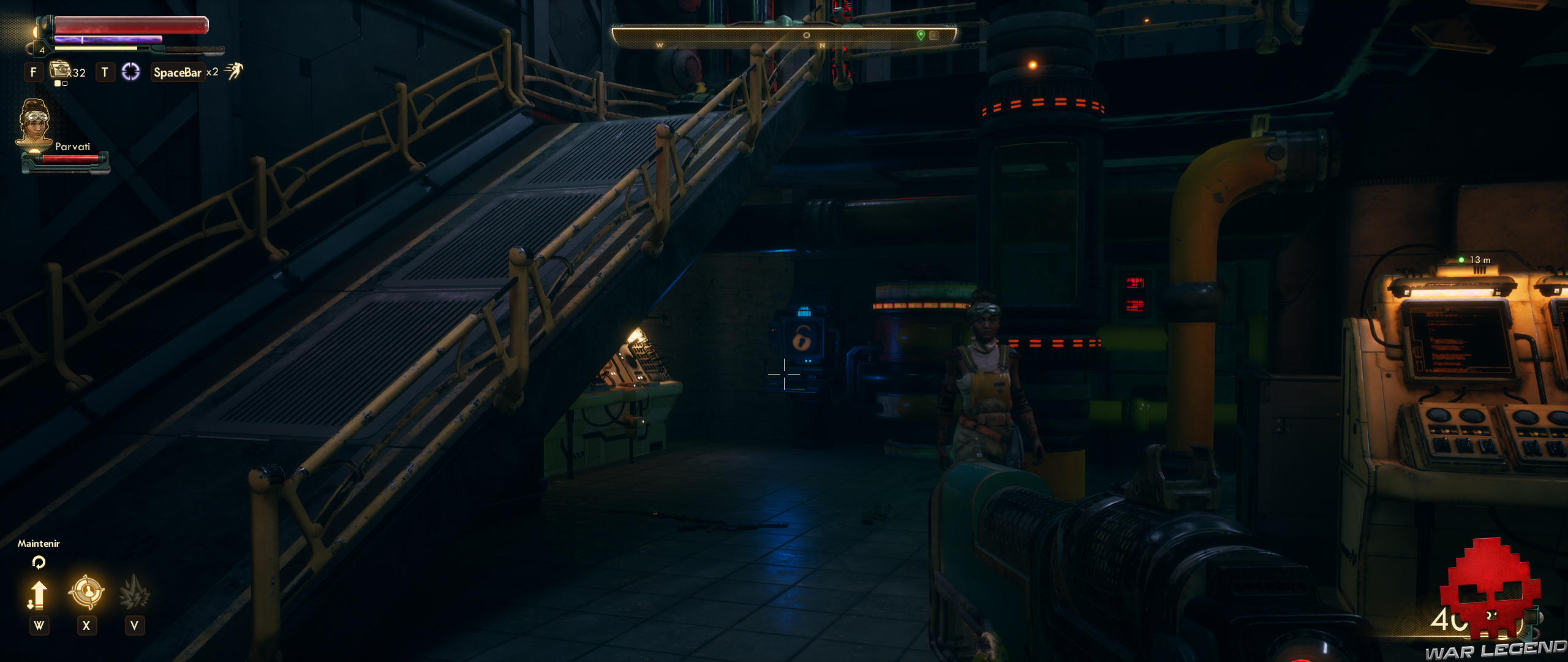Select the sprint runner icon beside SpaceBar
The image size is (1568, 662).
tap(236, 72)
